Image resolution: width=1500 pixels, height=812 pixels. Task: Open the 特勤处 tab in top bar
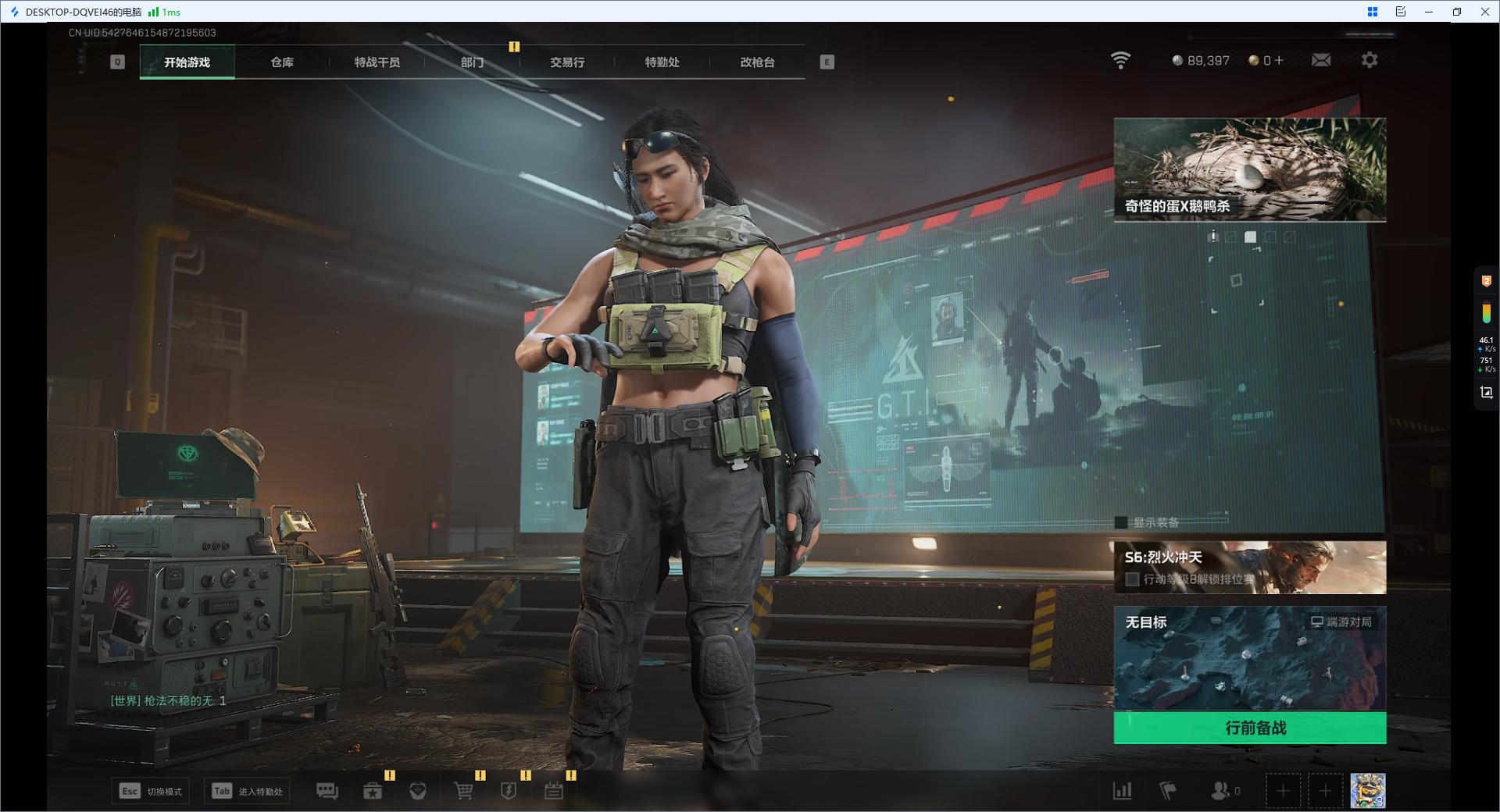pos(662,62)
